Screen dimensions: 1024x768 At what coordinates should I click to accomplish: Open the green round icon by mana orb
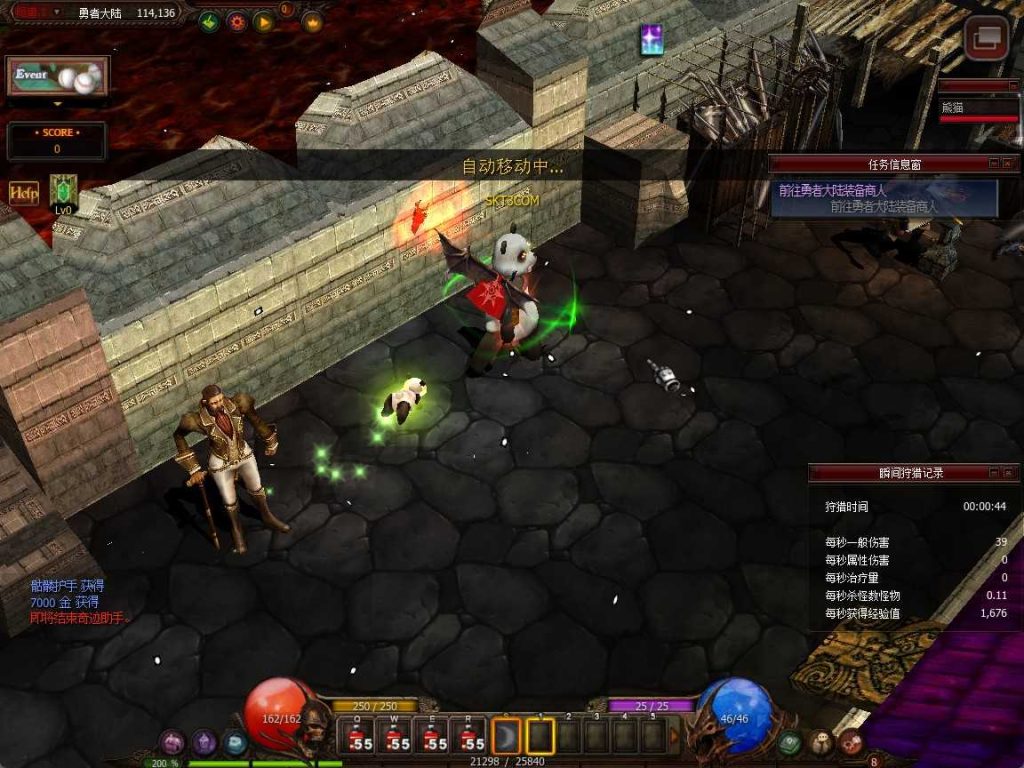(790, 742)
